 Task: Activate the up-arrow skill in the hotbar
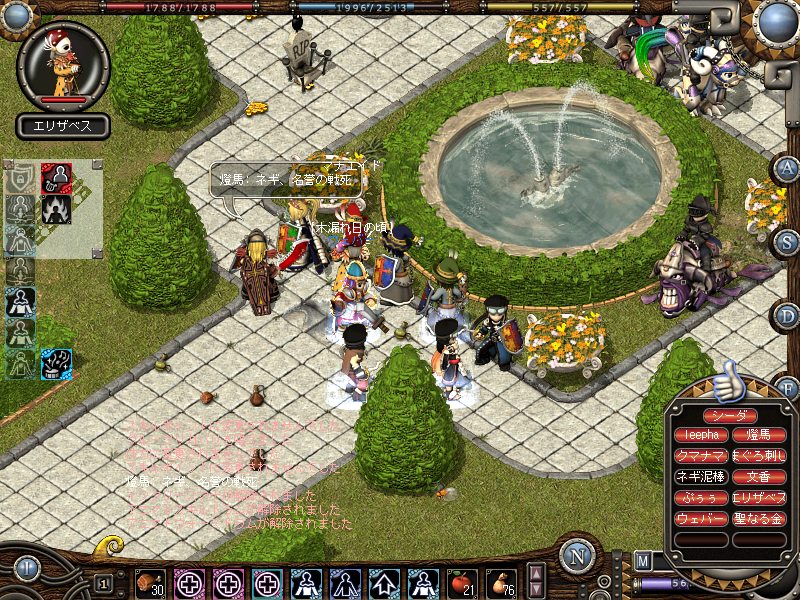(x=384, y=582)
